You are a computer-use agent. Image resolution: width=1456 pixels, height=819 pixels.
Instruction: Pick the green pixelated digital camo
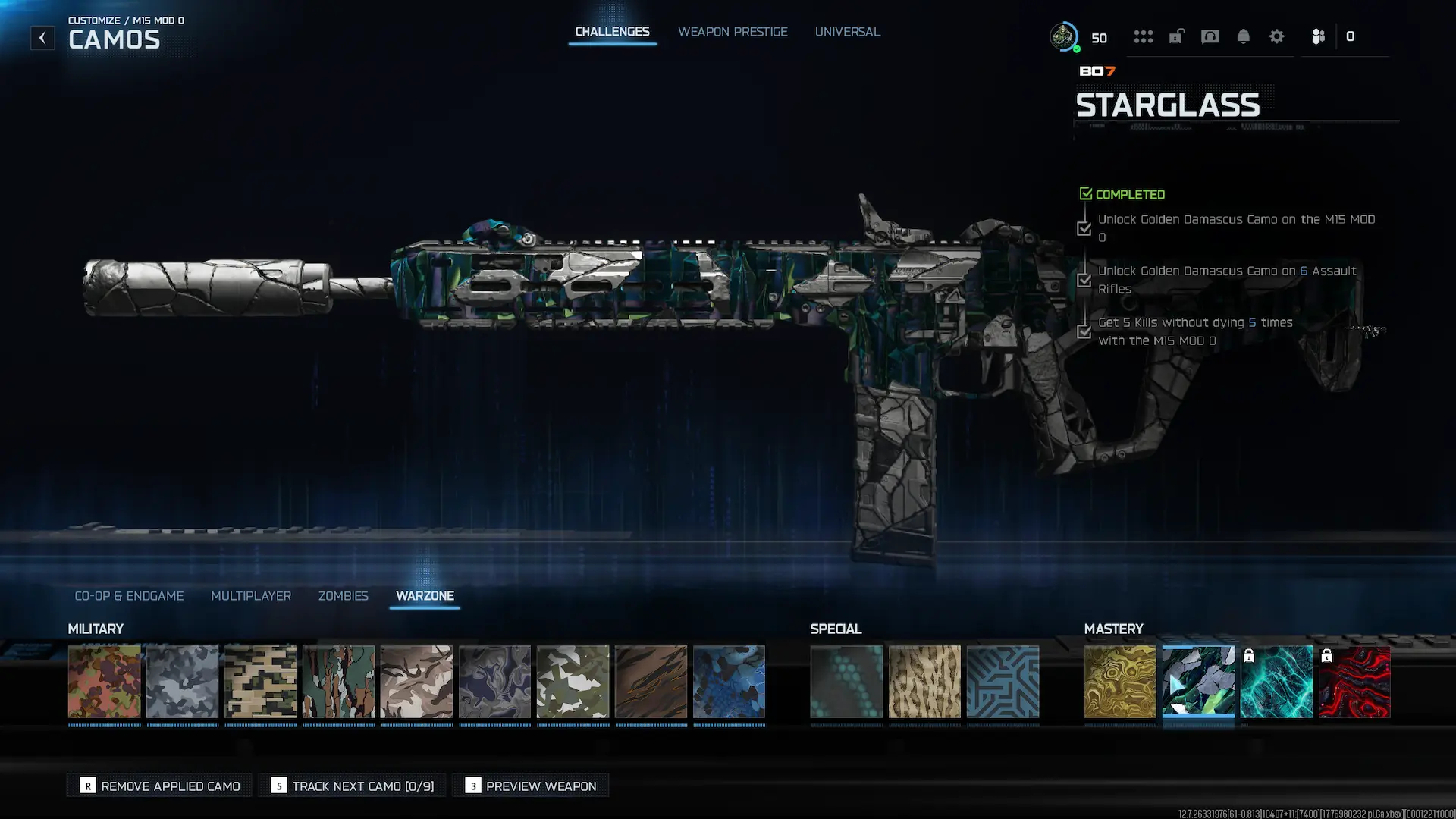(x=261, y=682)
